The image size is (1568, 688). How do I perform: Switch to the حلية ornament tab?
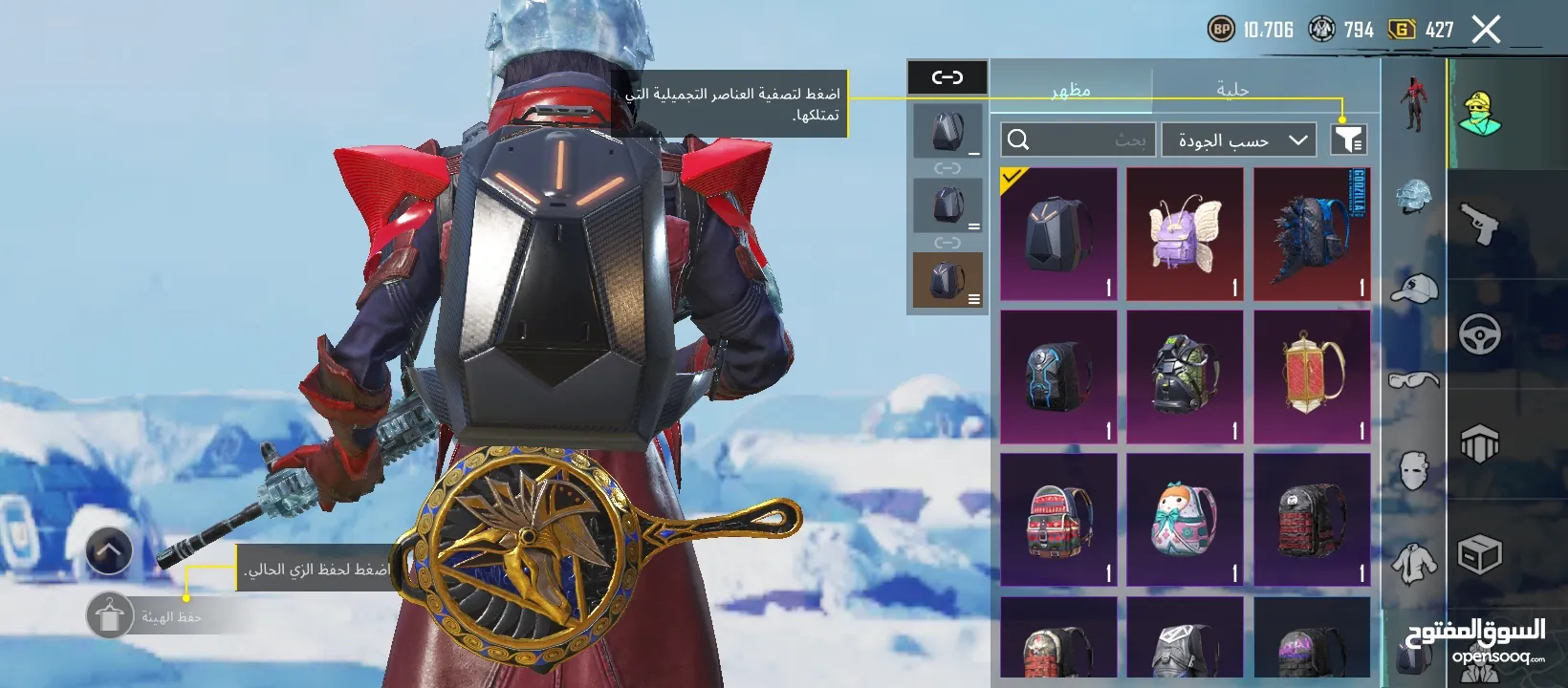point(1232,89)
